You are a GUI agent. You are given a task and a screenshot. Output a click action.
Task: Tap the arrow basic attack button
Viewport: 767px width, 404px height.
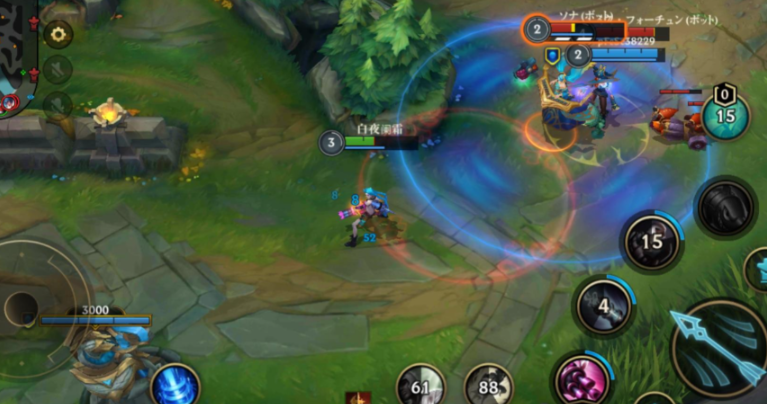click(x=718, y=348)
